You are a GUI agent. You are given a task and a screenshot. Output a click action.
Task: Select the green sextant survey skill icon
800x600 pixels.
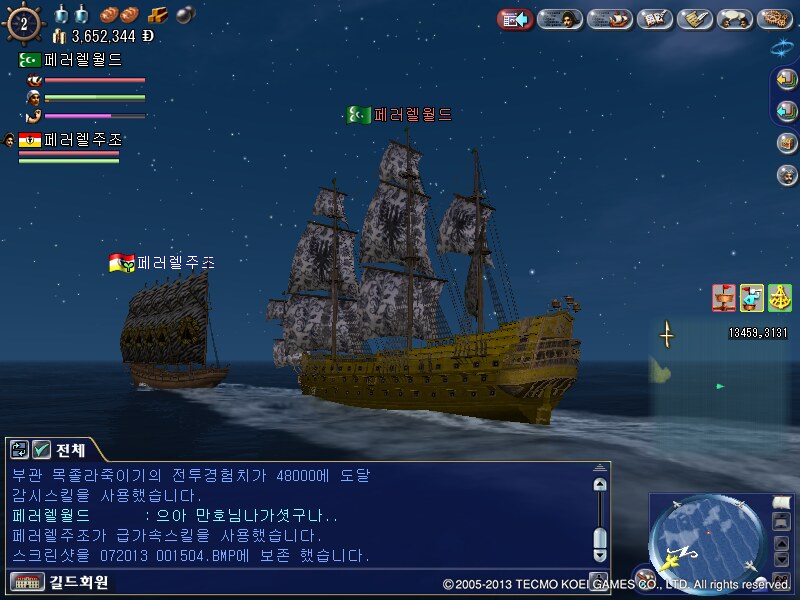pos(779,297)
